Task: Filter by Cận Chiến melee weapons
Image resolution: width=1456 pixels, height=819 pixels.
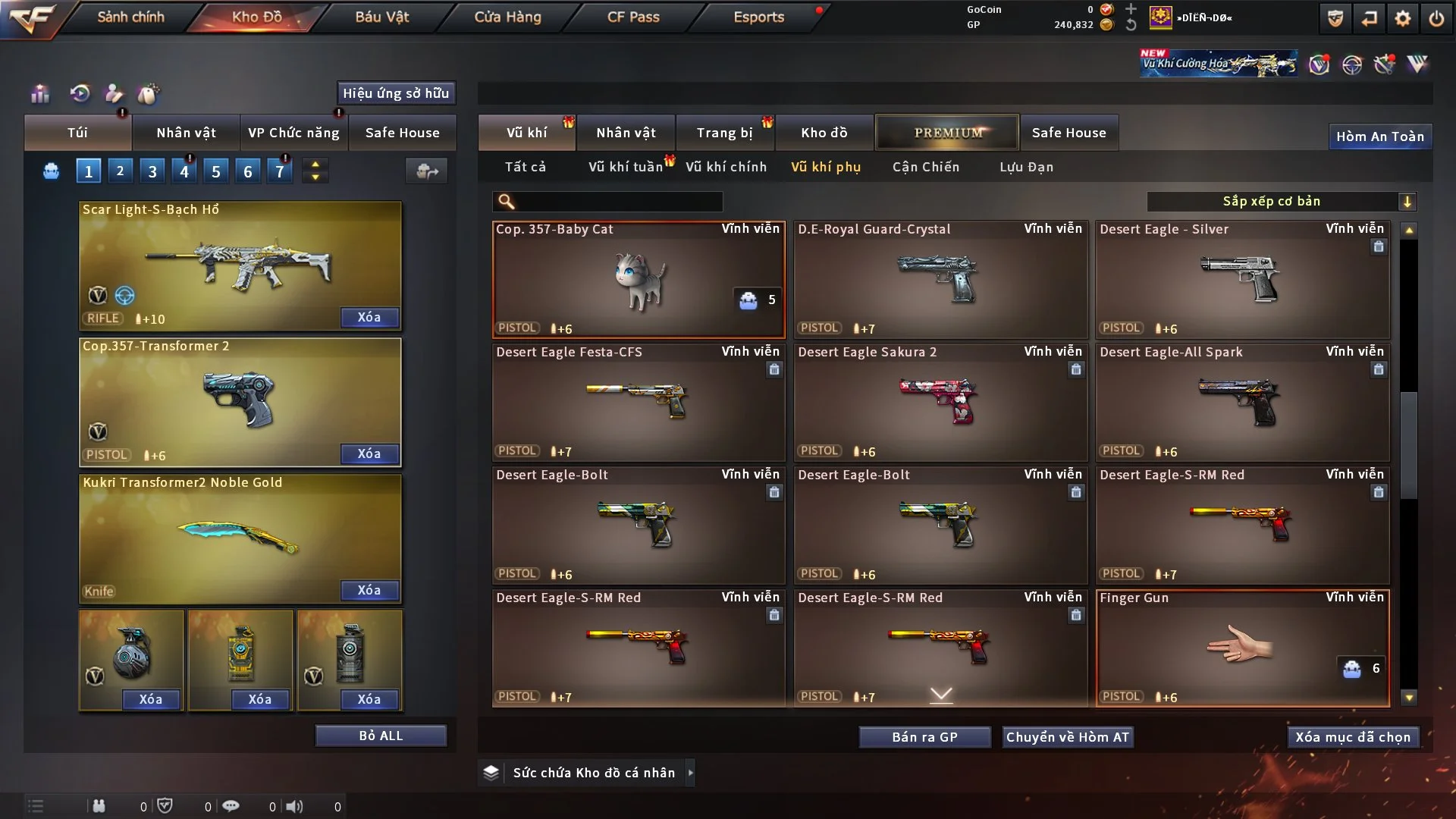Action: (x=925, y=167)
